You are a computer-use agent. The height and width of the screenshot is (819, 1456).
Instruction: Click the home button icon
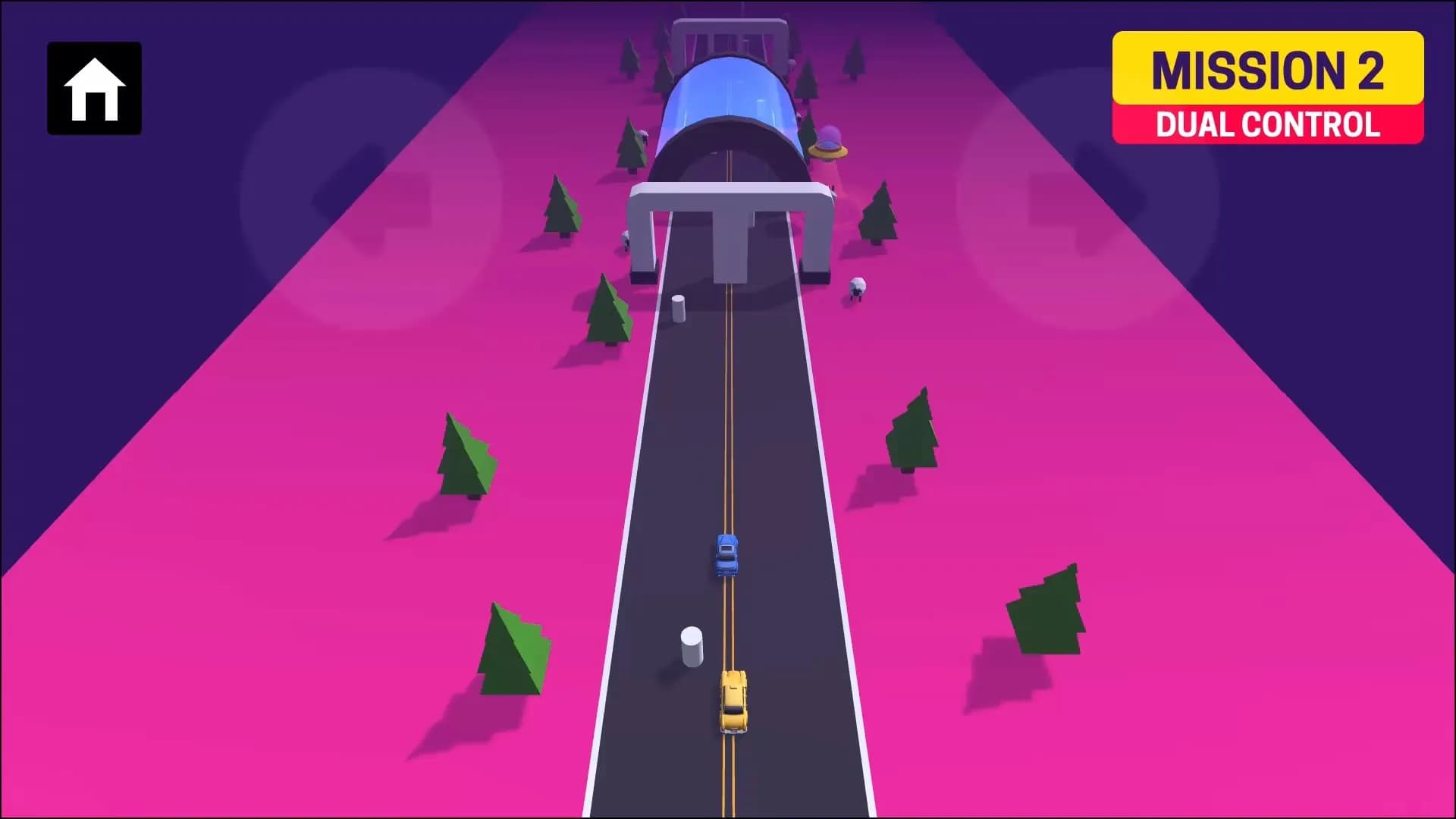[94, 88]
